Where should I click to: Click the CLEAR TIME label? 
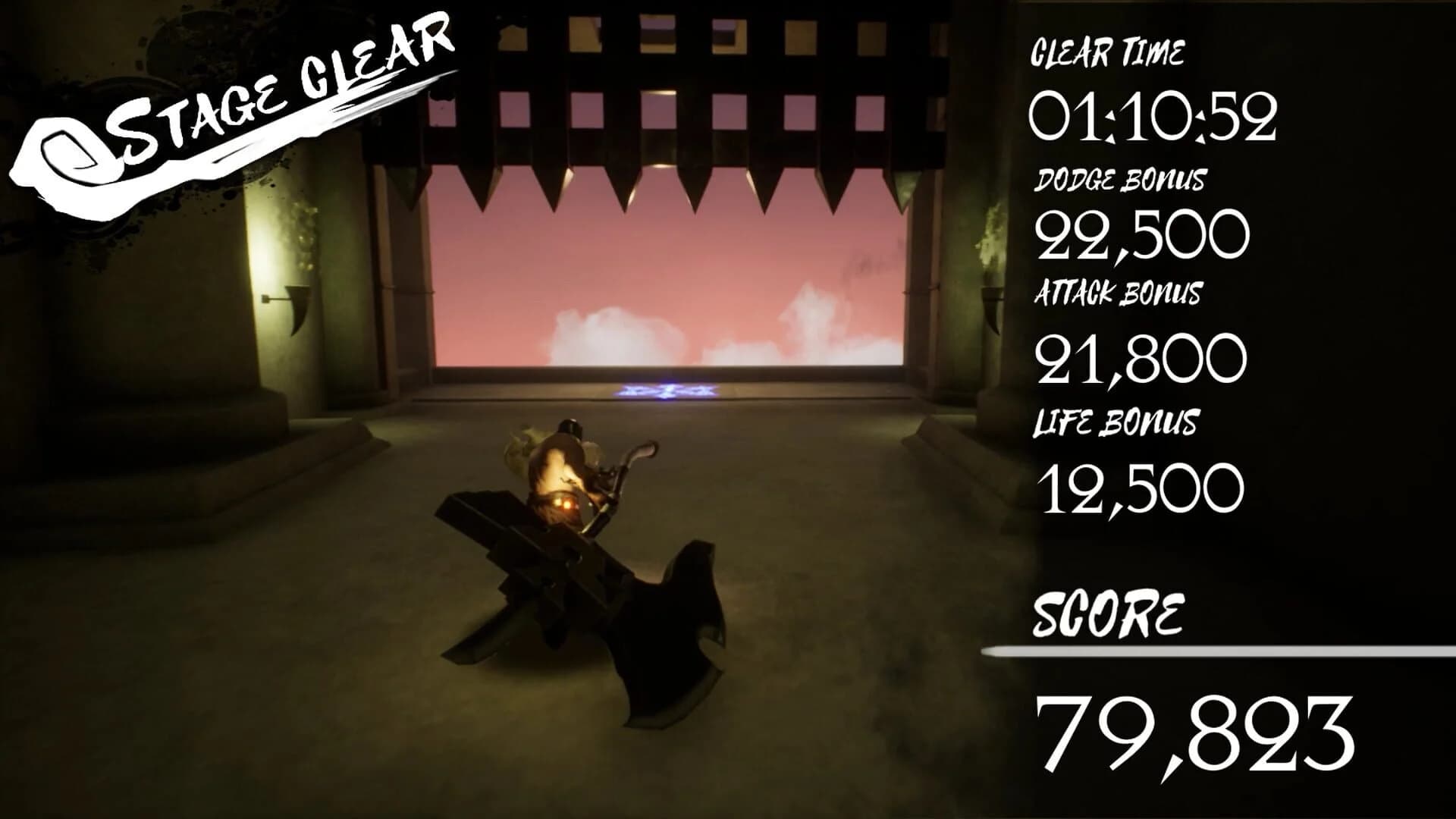pyautogui.click(x=1107, y=53)
